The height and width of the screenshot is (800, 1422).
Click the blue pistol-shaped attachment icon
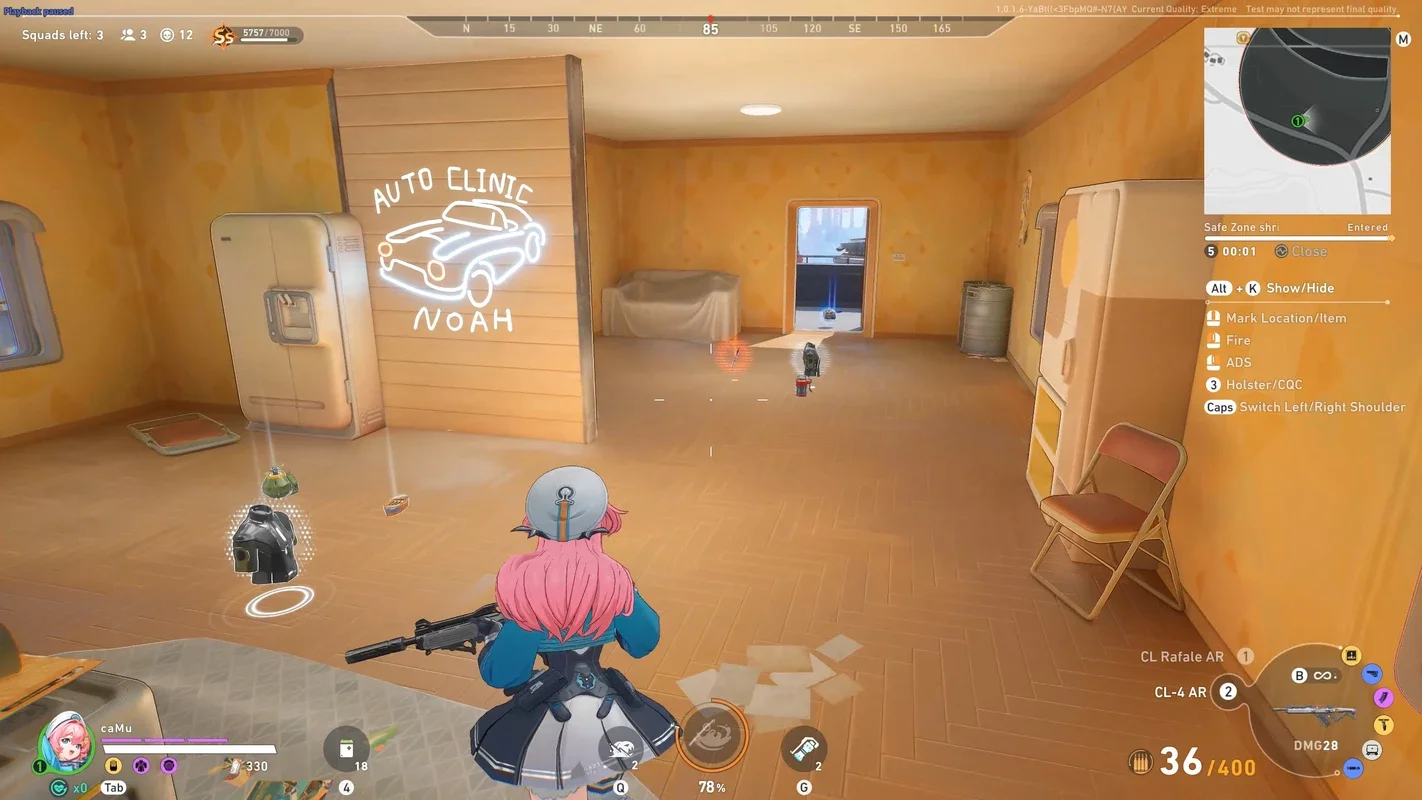(x=1372, y=674)
